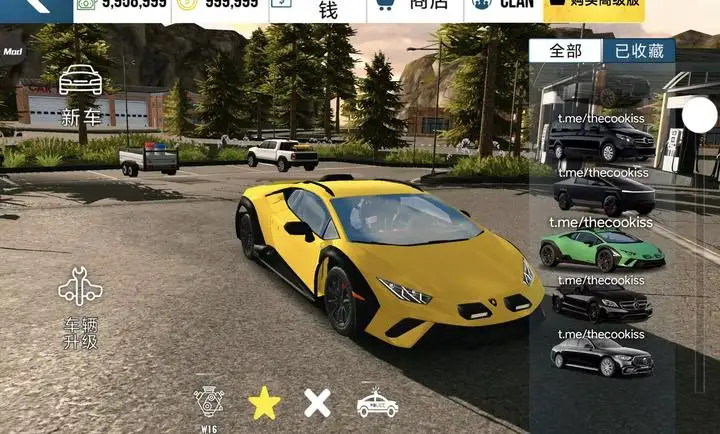Select the W16 engine icon
The height and width of the screenshot is (434, 720).
209,403
